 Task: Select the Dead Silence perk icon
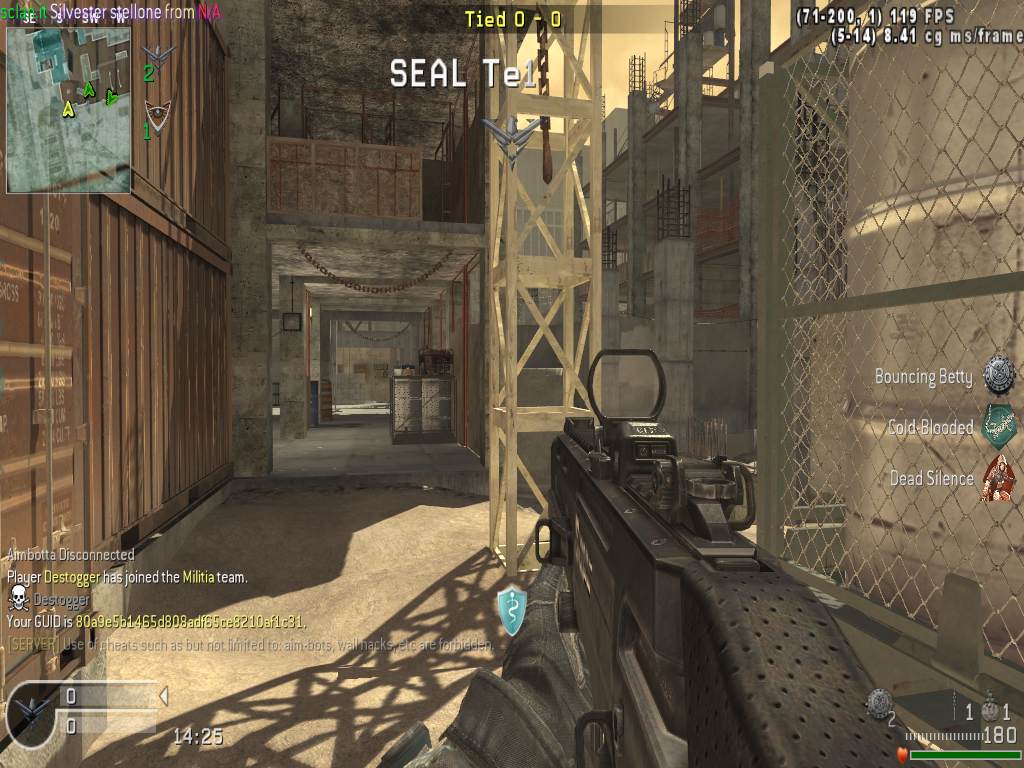[999, 477]
